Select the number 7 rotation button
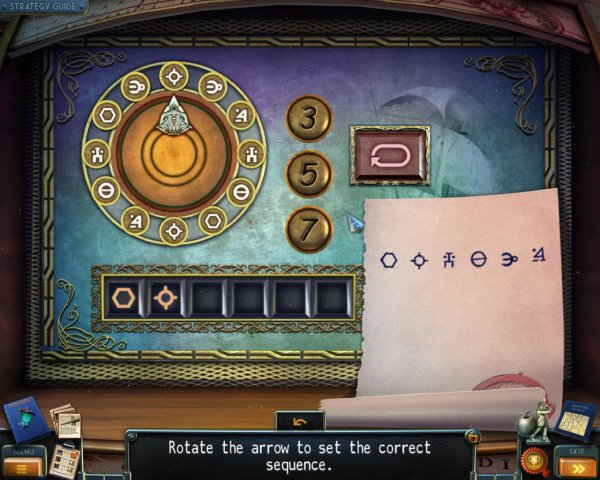 [308, 229]
